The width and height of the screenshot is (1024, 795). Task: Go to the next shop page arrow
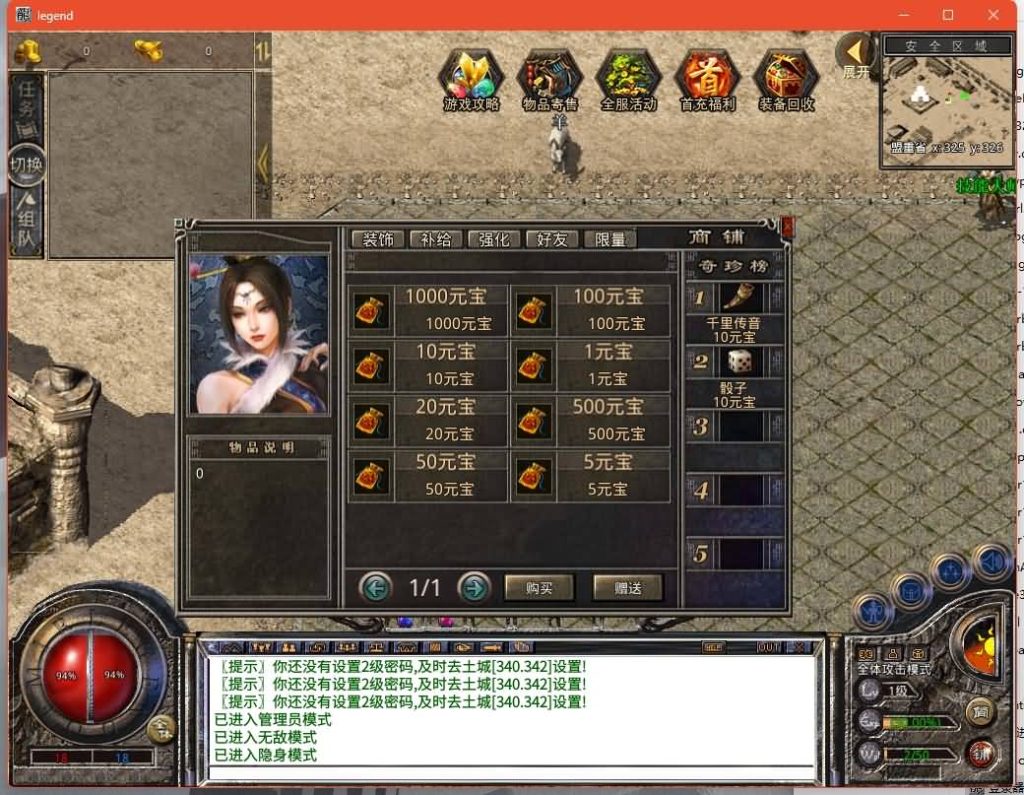coord(474,588)
